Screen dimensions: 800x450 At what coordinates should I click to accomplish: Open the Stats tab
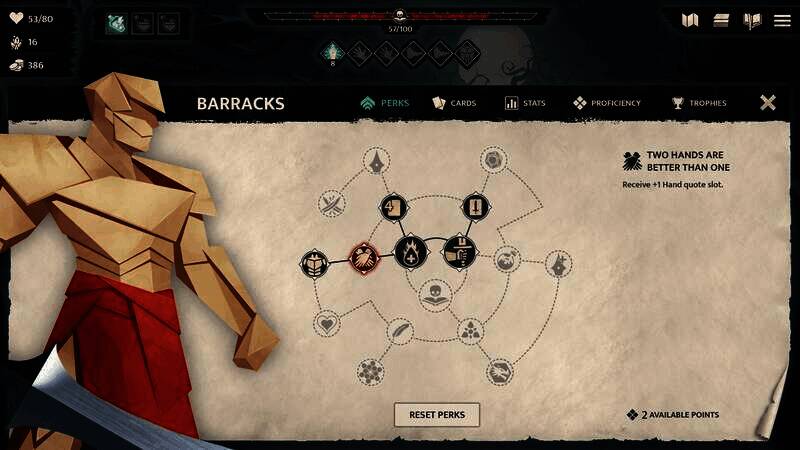coord(525,103)
